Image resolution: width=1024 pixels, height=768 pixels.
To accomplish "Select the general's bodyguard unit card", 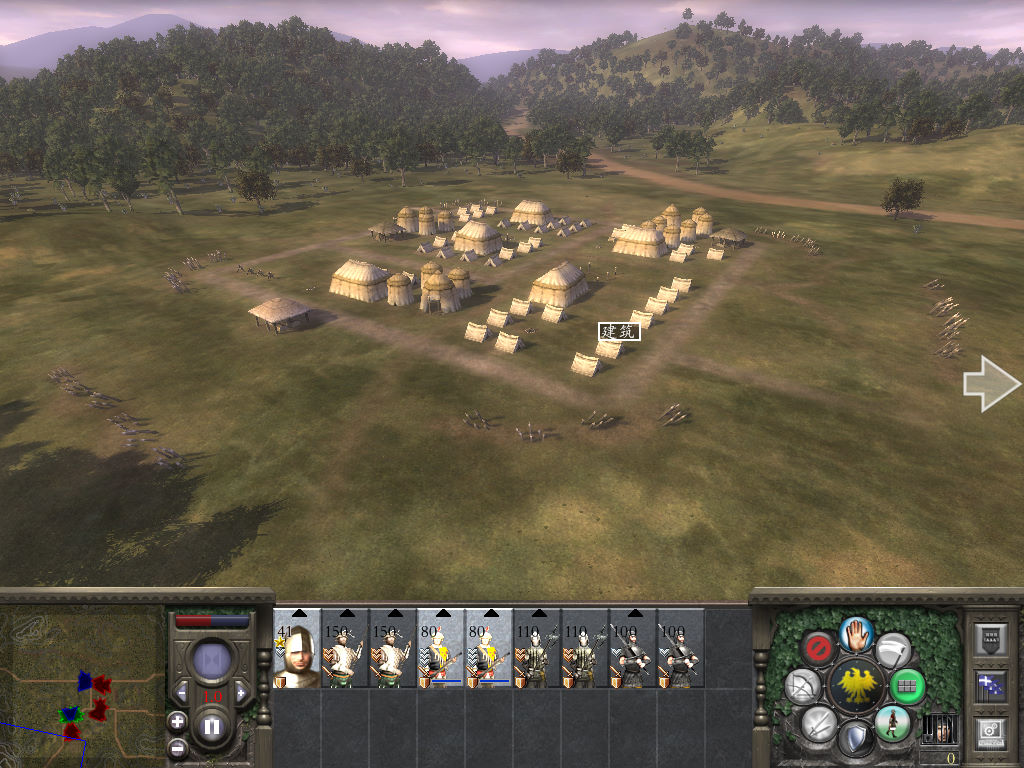I will (x=297, y=648).
